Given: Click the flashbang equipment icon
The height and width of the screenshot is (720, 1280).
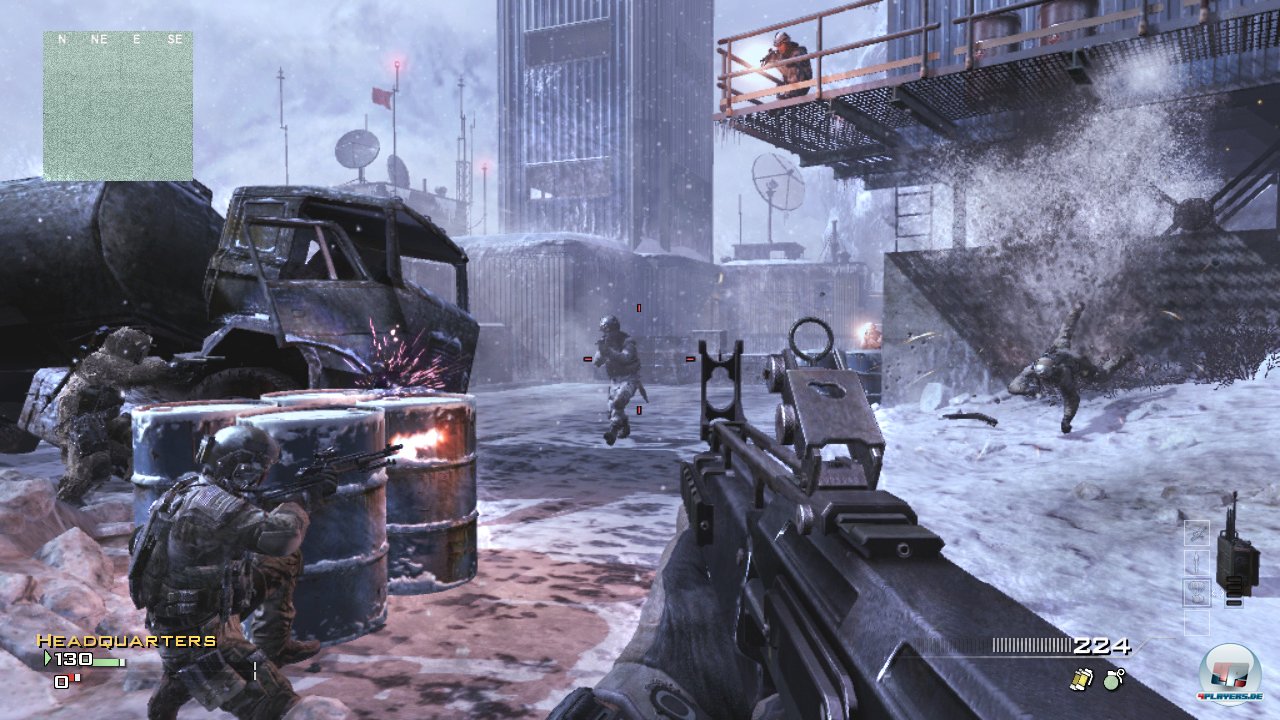Looking at the screenshot, I should (1082, 679).
